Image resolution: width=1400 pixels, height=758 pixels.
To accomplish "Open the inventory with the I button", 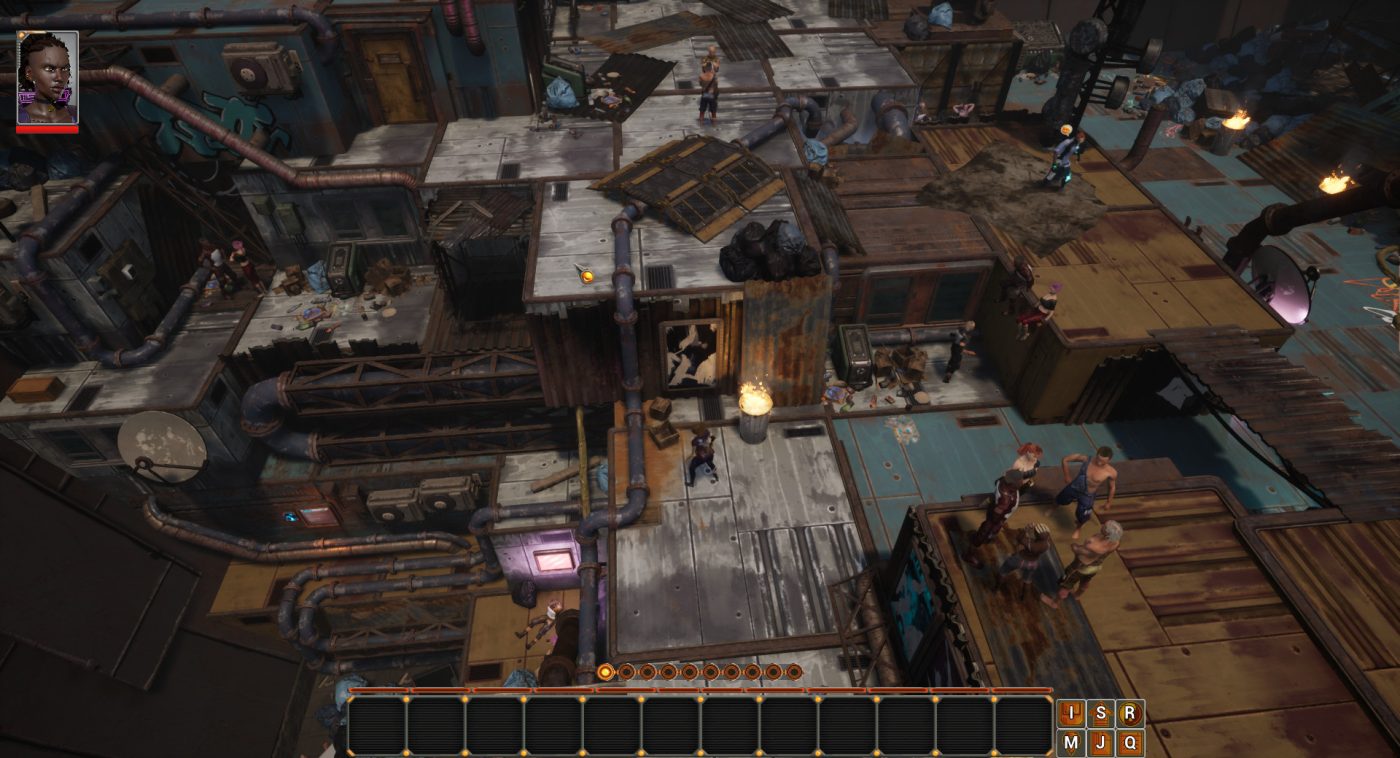I will tap(1072, 714).
